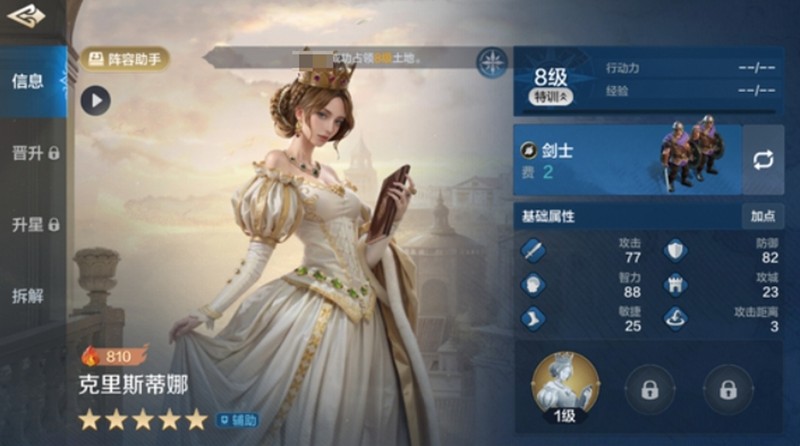
Task: Open the 阵容助手 lineup helper
Action: pyautogui.click(x=125, y=60)
